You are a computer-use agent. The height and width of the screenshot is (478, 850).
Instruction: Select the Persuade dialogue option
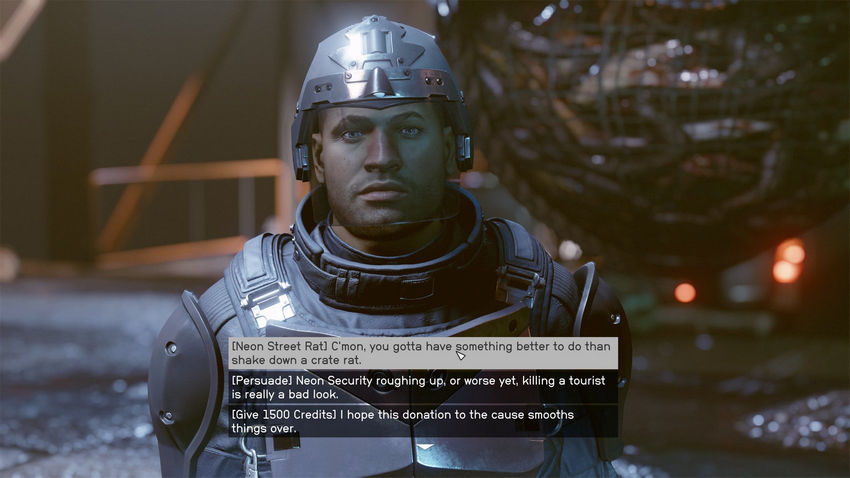pyautogui.click(x=422, y=387)
